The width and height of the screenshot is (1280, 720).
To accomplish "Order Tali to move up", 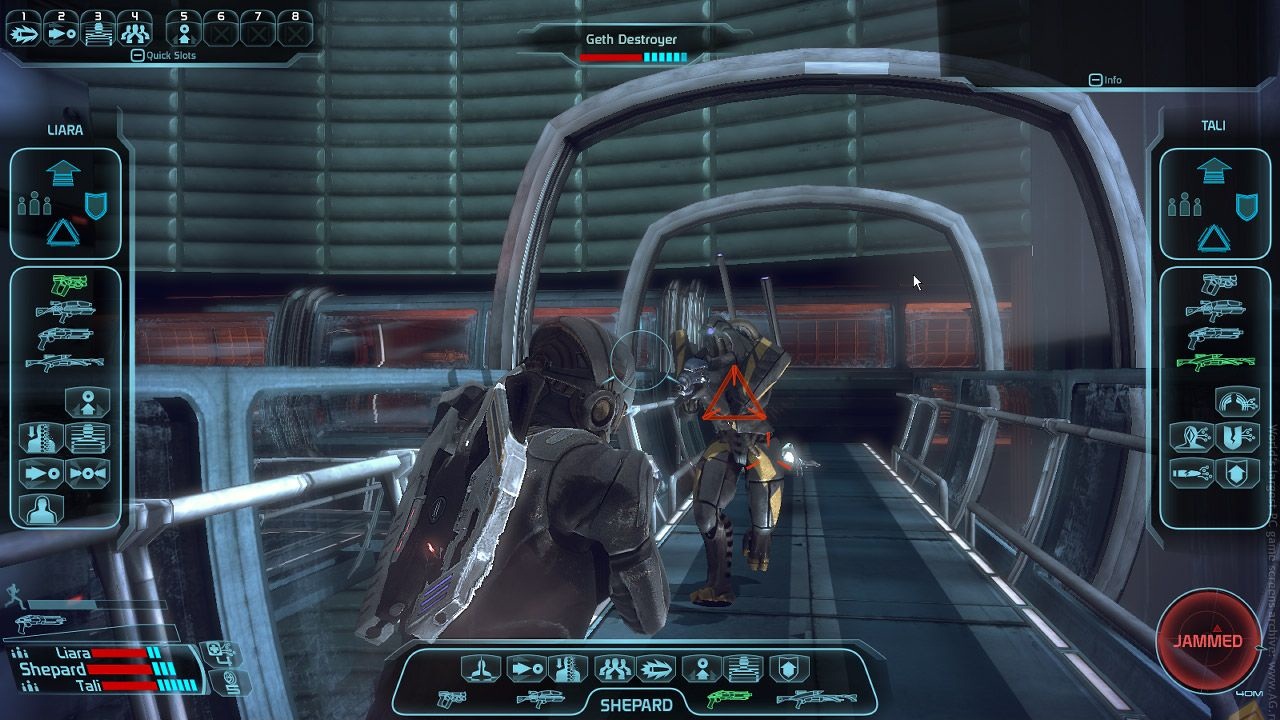I will [x=1213, y=171].
